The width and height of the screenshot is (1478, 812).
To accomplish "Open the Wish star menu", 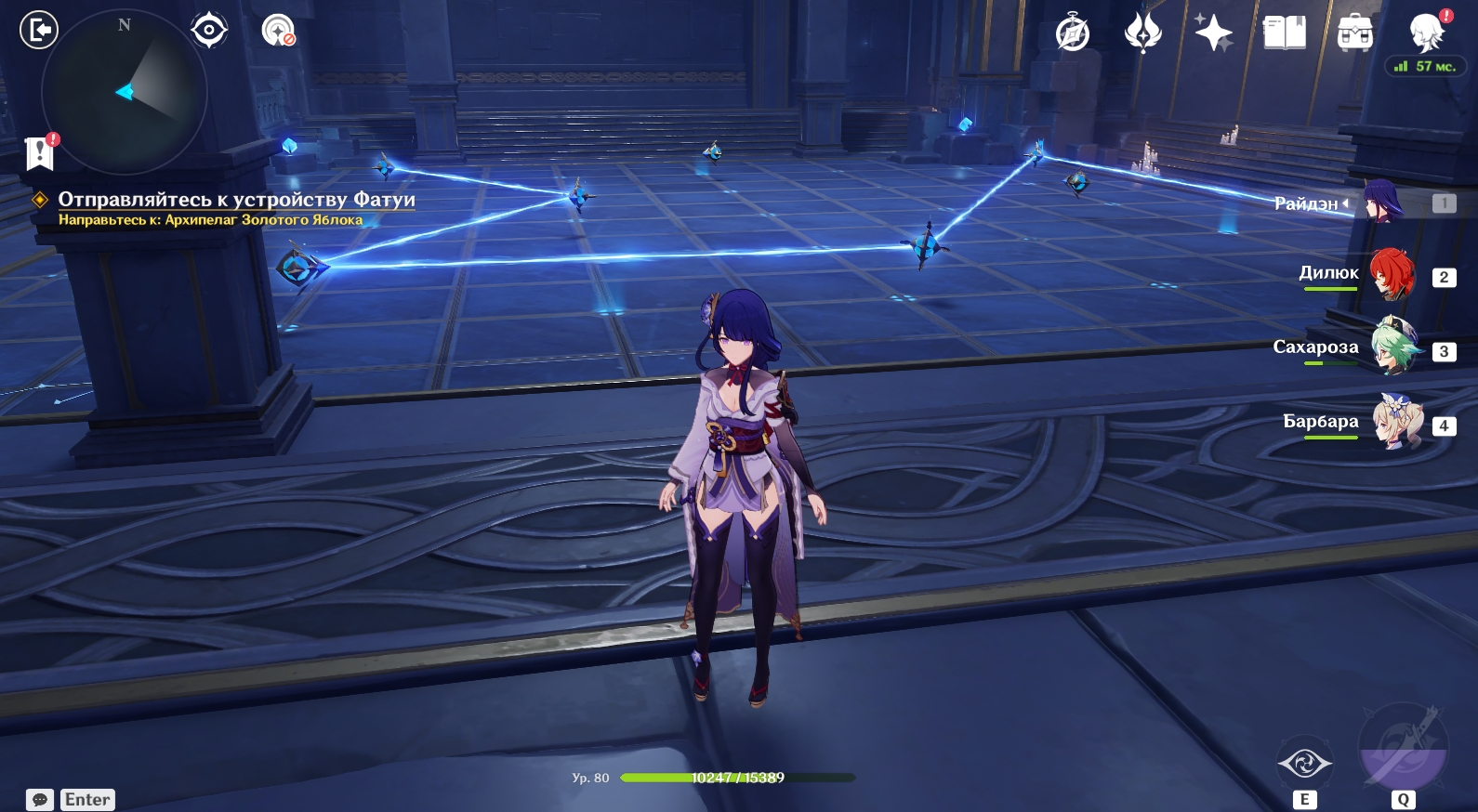I will 1213,33.
